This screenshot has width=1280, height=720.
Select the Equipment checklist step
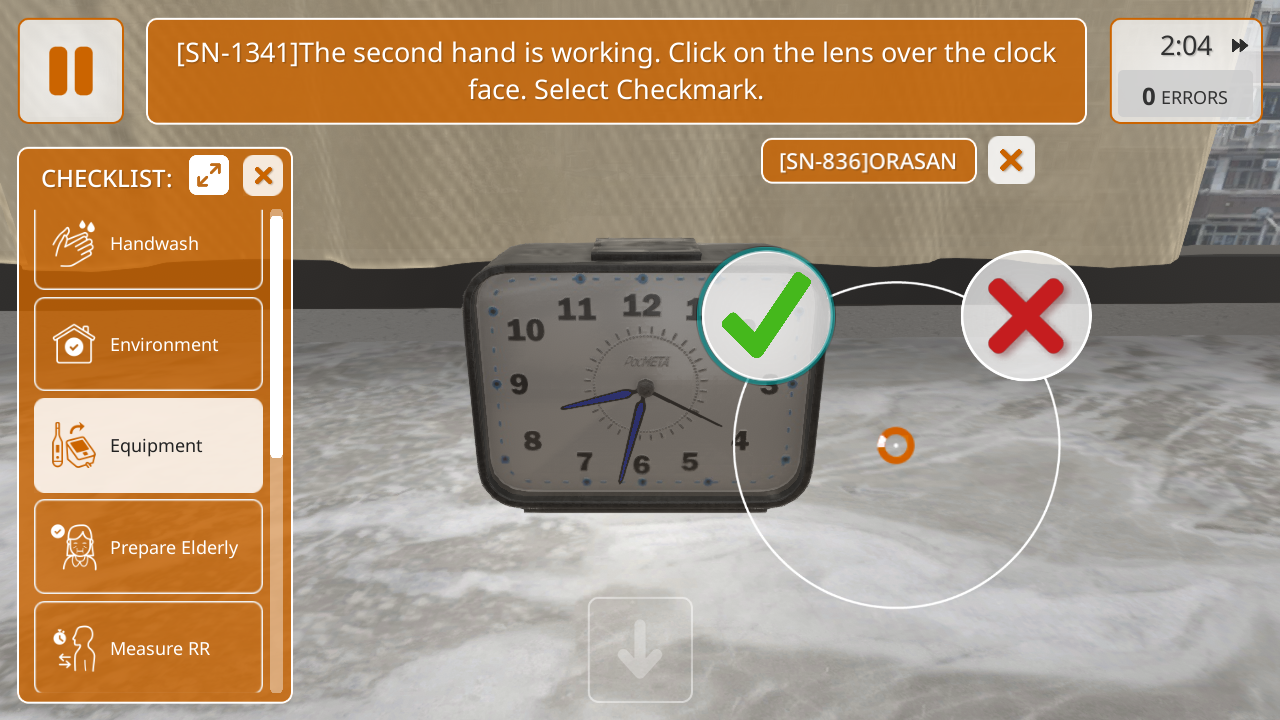point(148,445)
